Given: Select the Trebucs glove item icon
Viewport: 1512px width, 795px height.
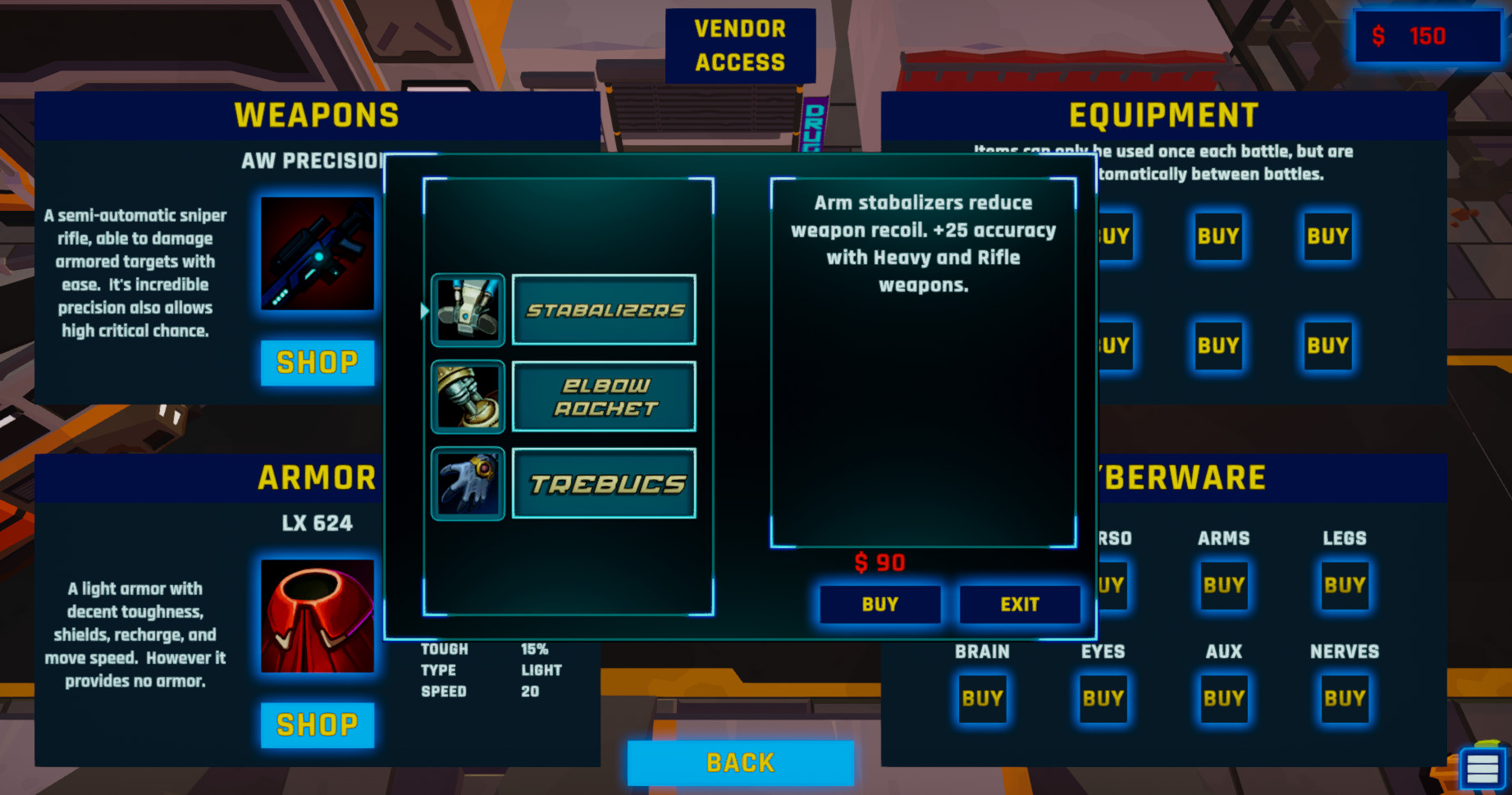Looking at the screenshot, I should click(x=468, y=483).
